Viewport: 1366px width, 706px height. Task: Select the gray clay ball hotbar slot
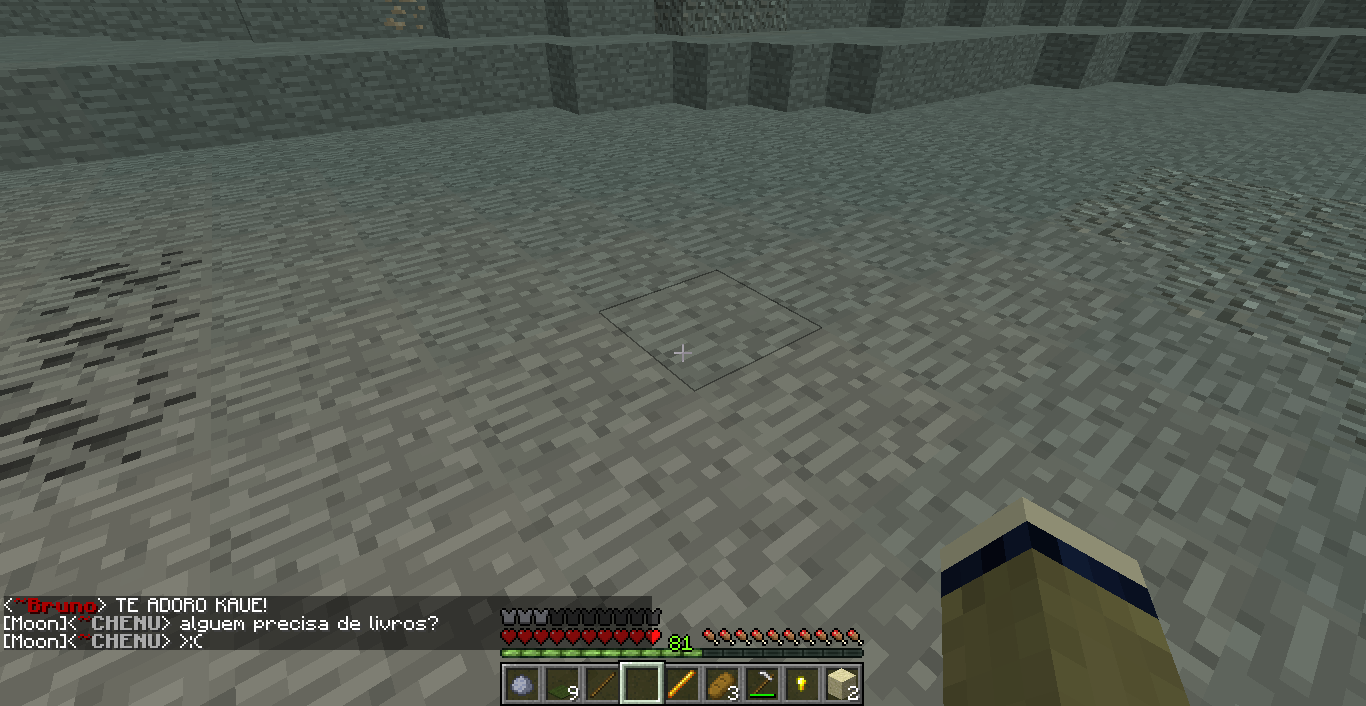point(521,685)
